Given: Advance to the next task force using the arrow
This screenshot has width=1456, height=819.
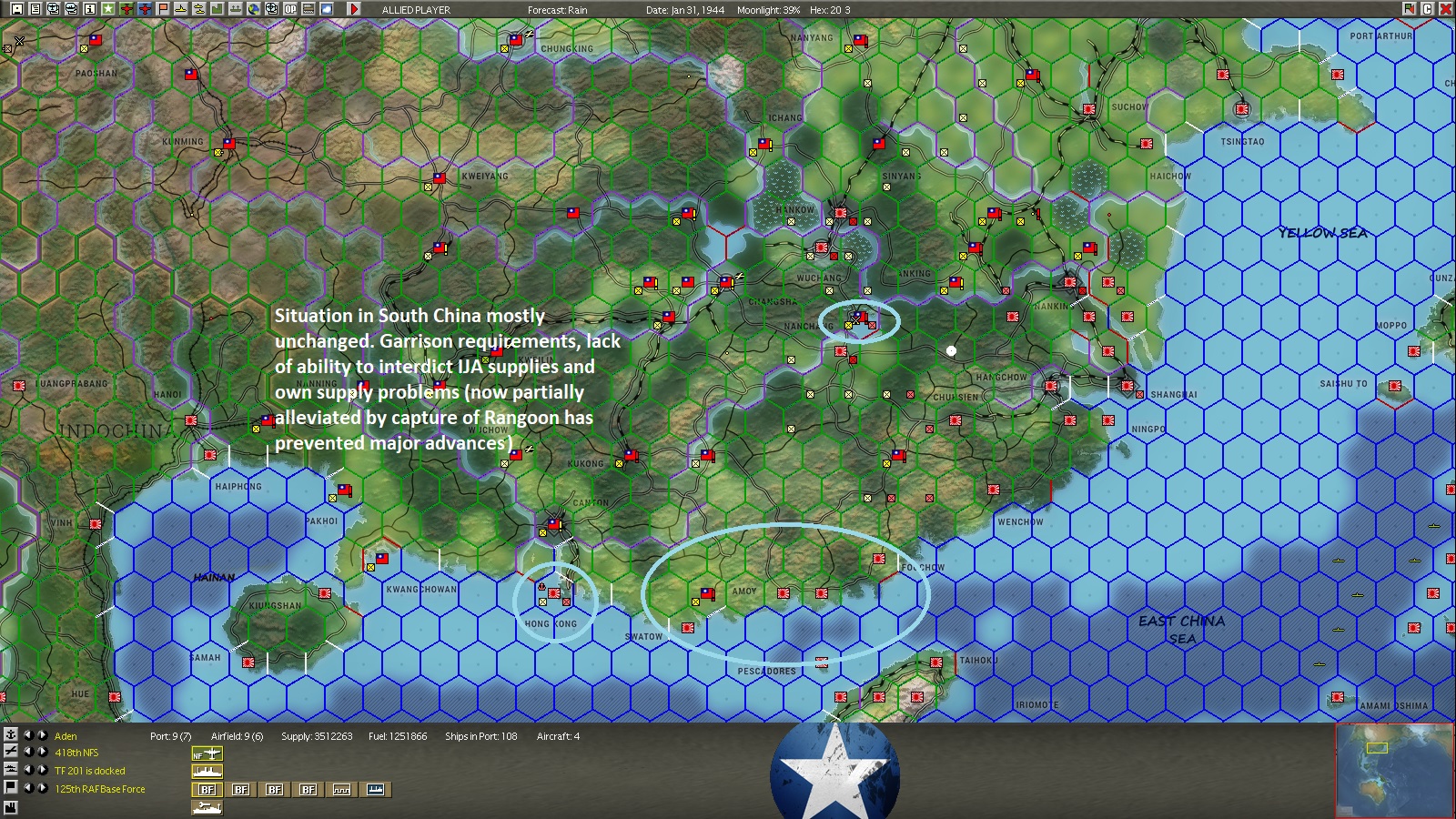Looking at the screenshot, I should click(x=42, y=770).
